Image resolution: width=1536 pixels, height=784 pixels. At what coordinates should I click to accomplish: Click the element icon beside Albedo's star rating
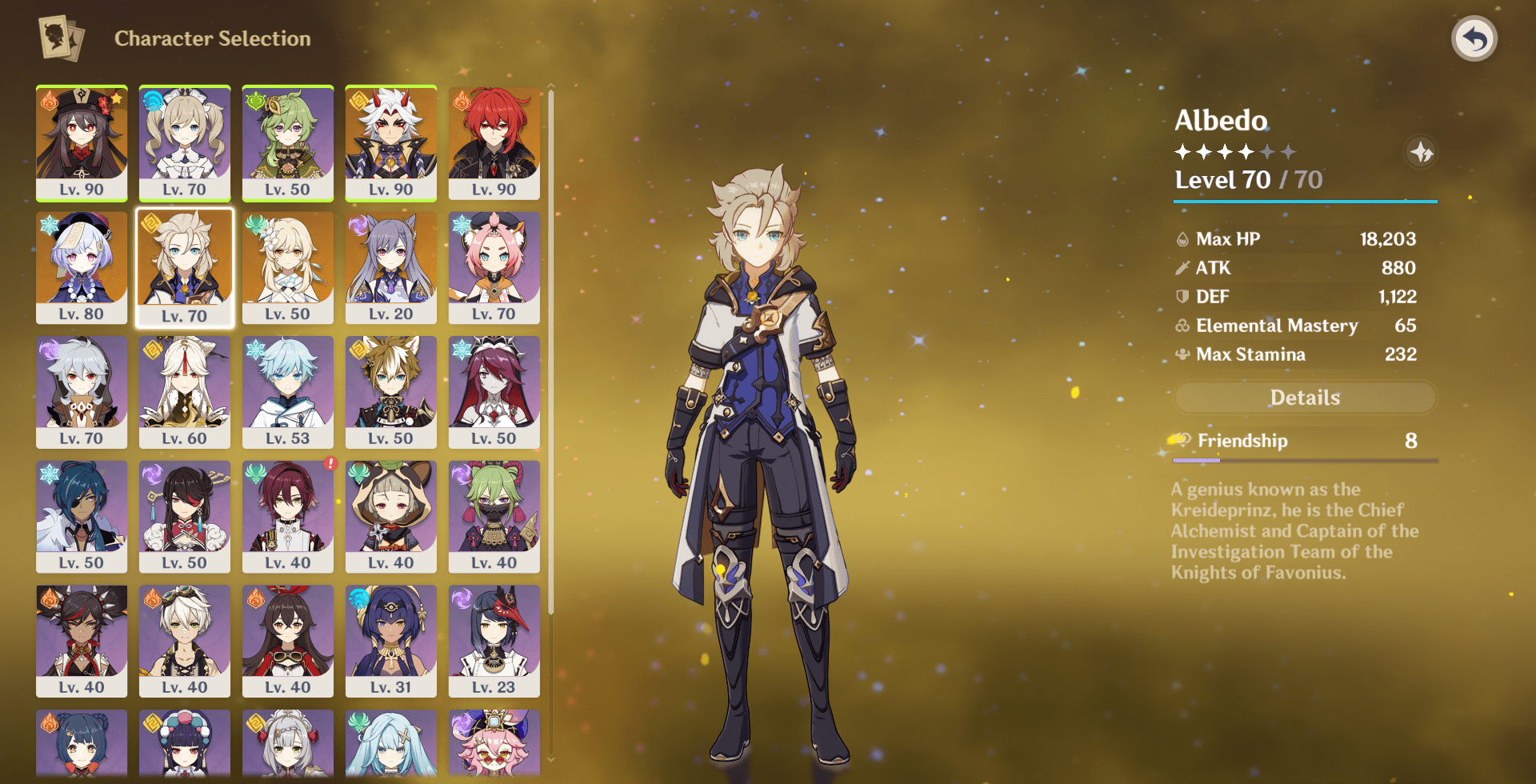point(1422,153)
